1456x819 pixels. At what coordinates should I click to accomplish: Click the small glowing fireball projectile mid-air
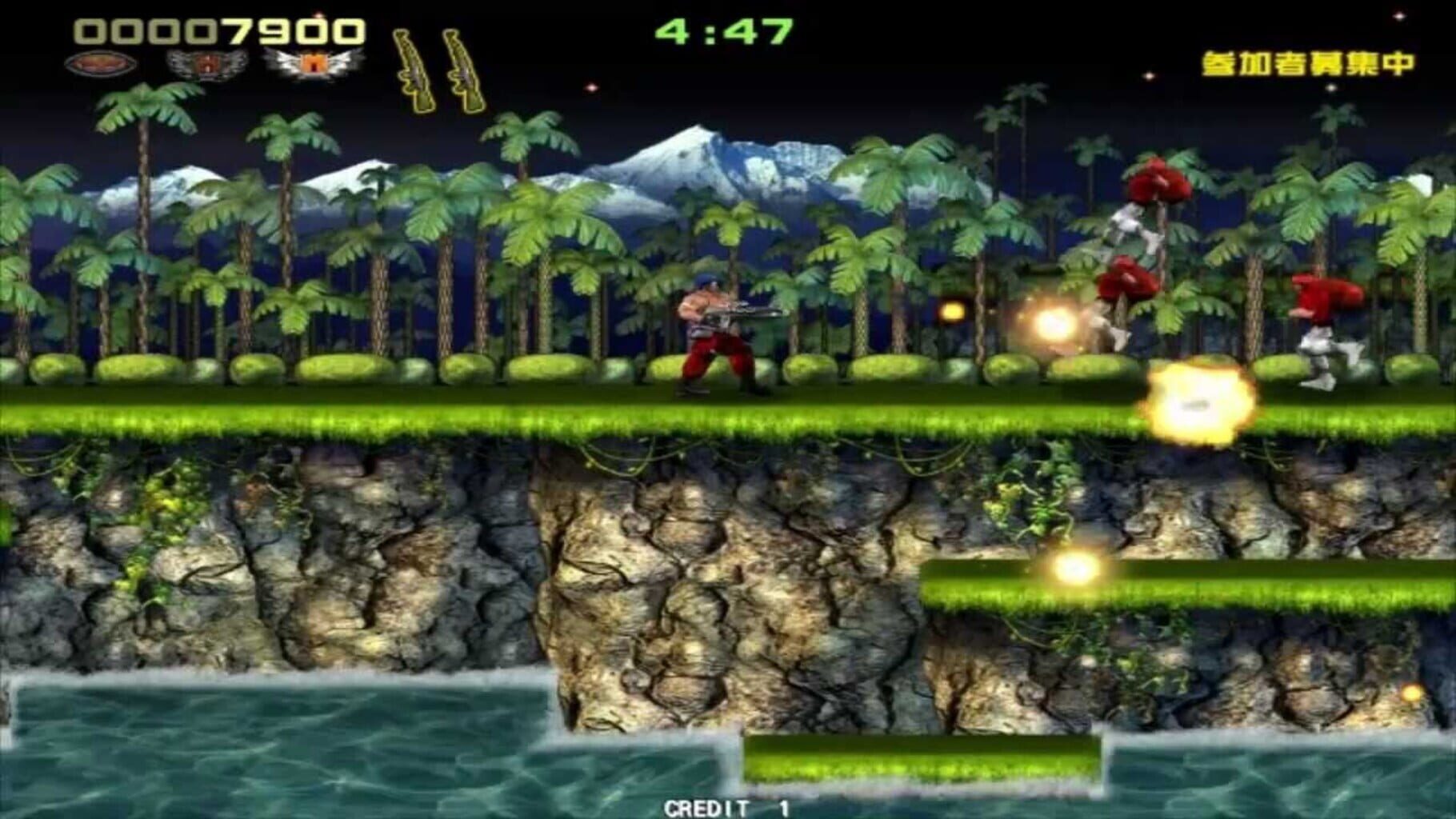coord(952,312)
